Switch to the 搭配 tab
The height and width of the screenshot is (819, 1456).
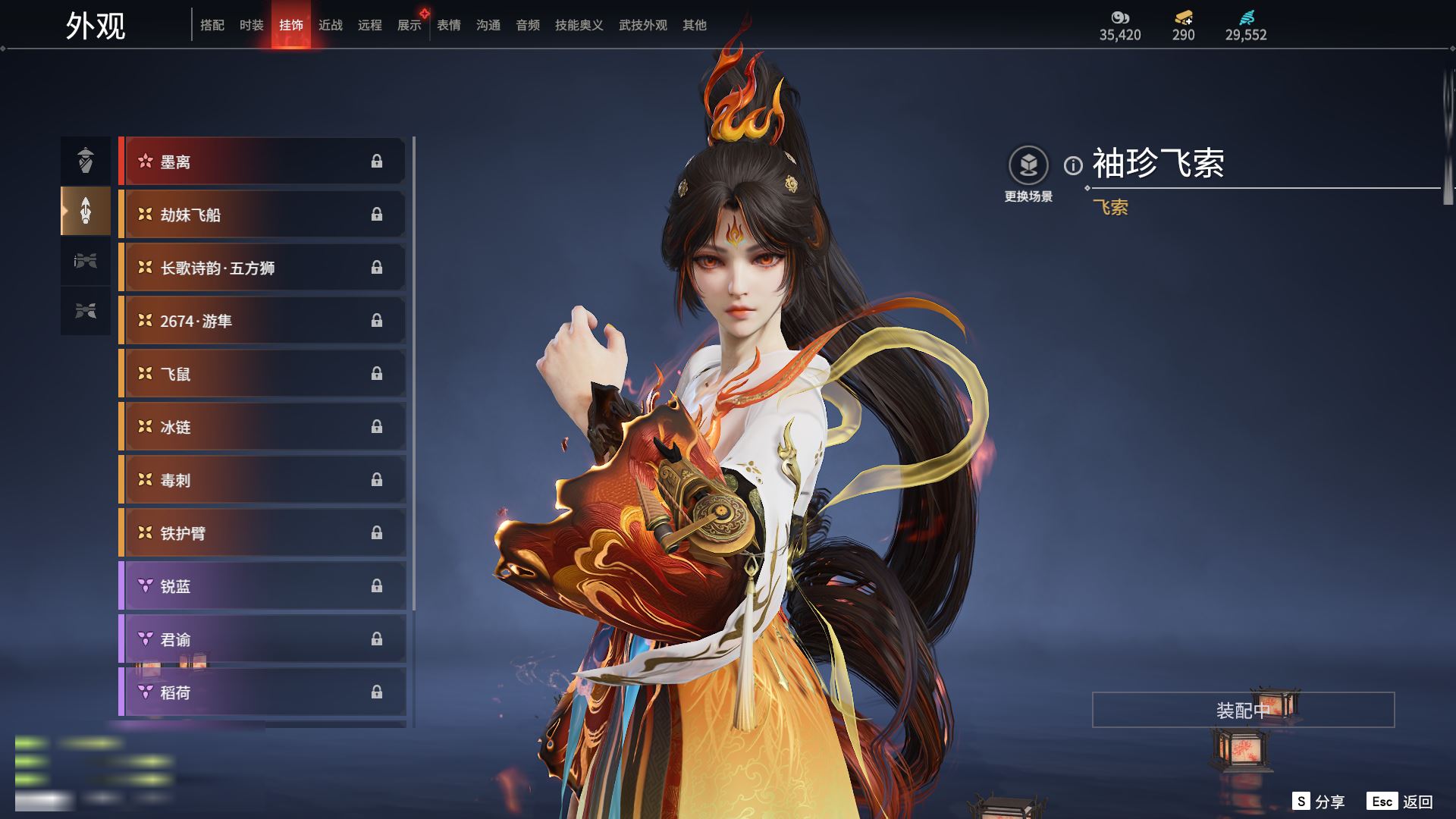tap(212, 25)
